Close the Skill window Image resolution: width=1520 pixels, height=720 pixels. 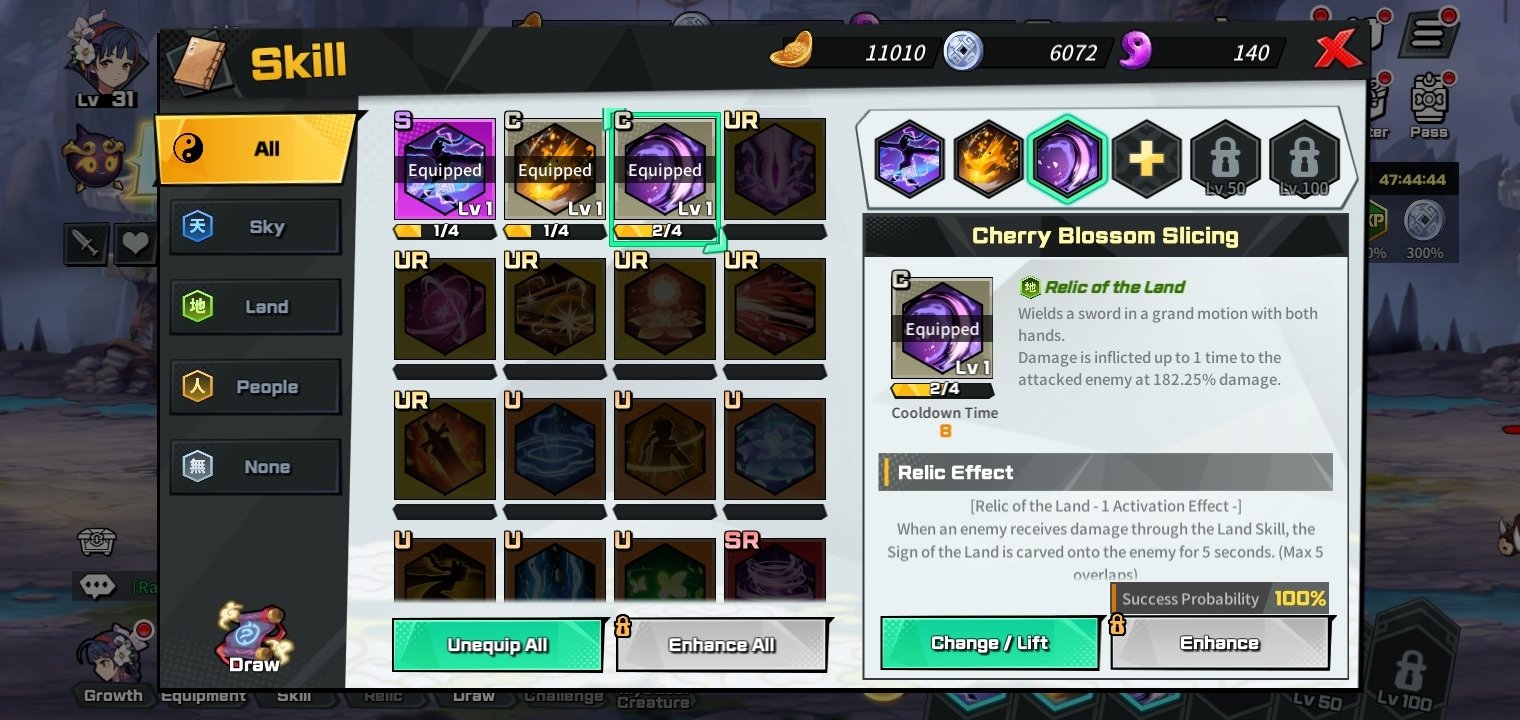1338,48
